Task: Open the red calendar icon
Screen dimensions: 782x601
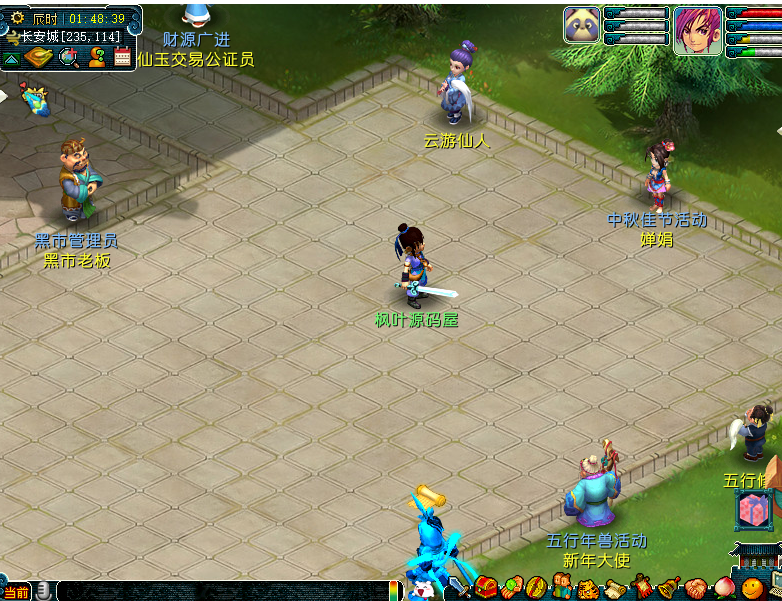Action: (x=123, y=57)
